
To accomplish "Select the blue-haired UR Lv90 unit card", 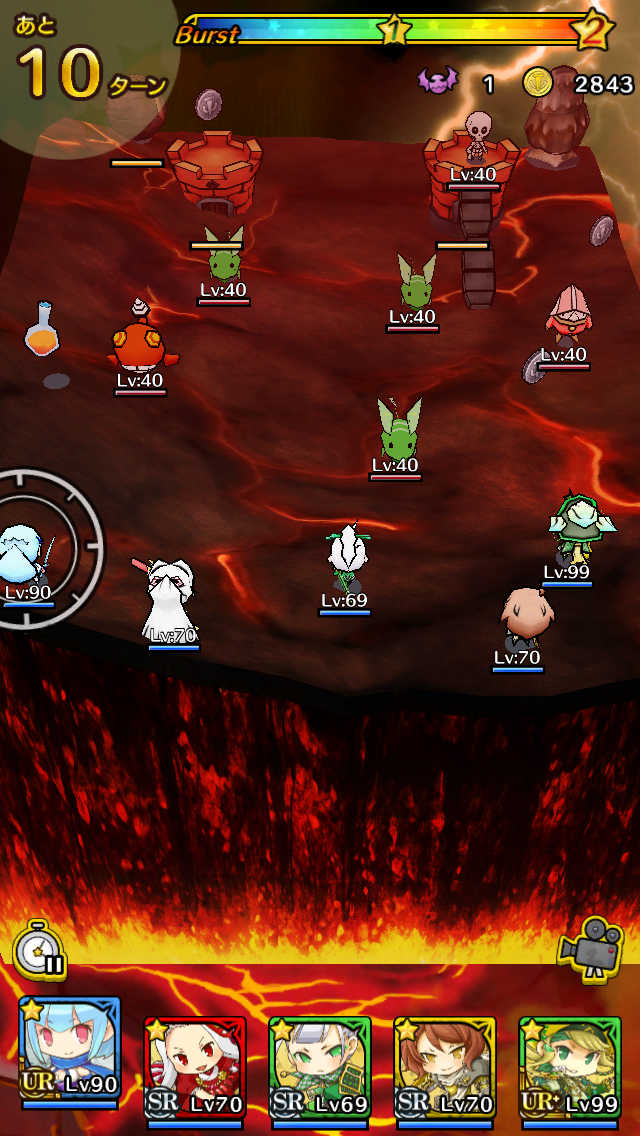I will pos(70,1054).
